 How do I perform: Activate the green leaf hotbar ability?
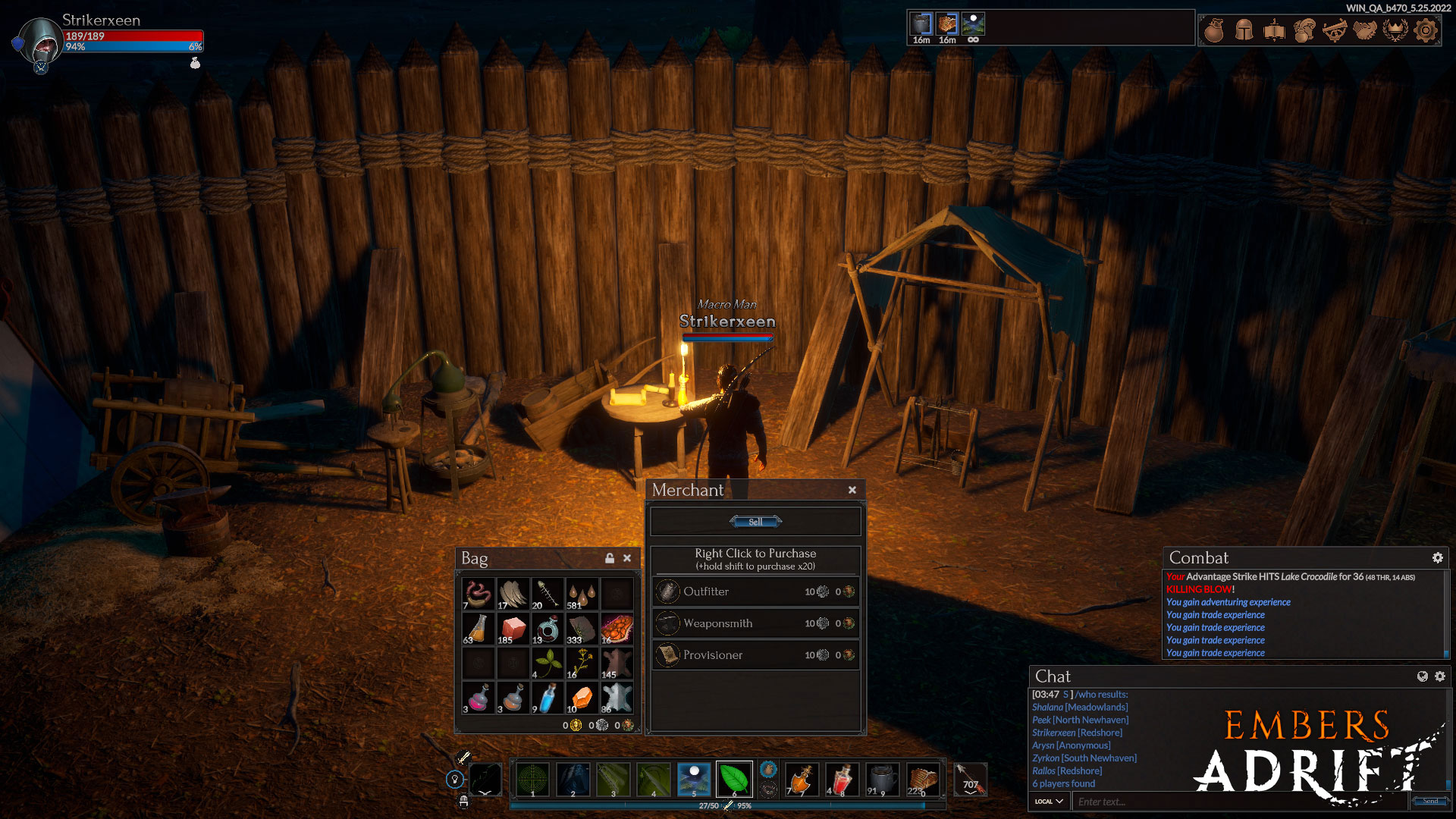coord(733,779)
